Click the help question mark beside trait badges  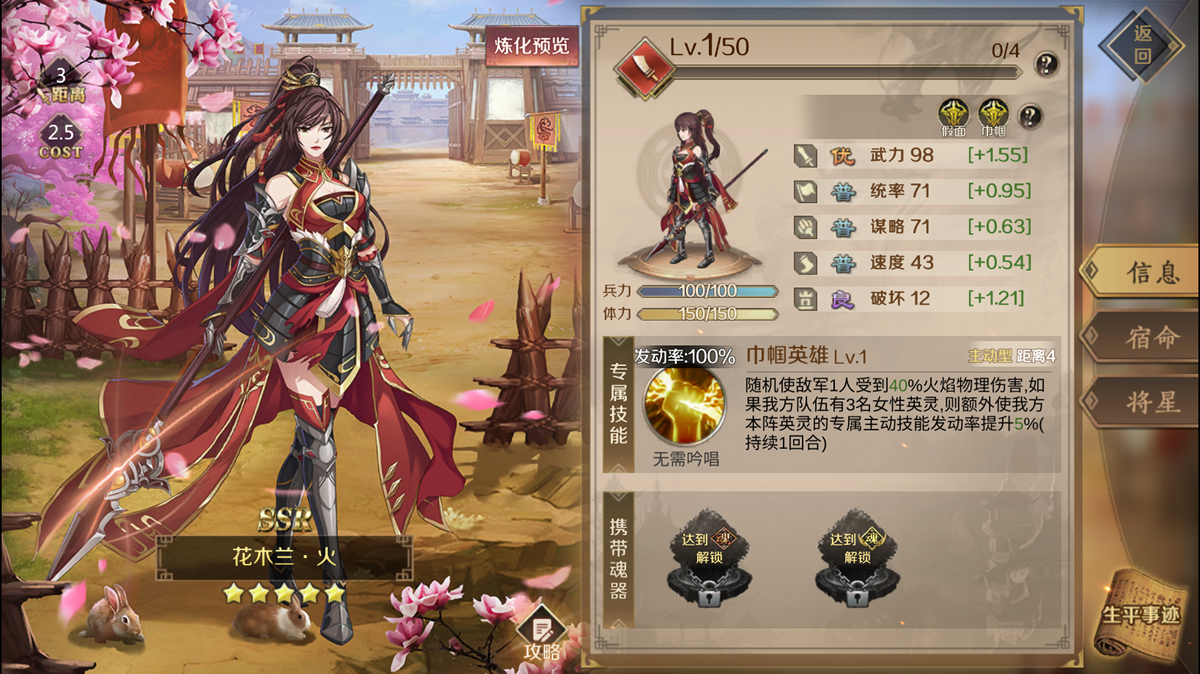tap(1029, 115)
